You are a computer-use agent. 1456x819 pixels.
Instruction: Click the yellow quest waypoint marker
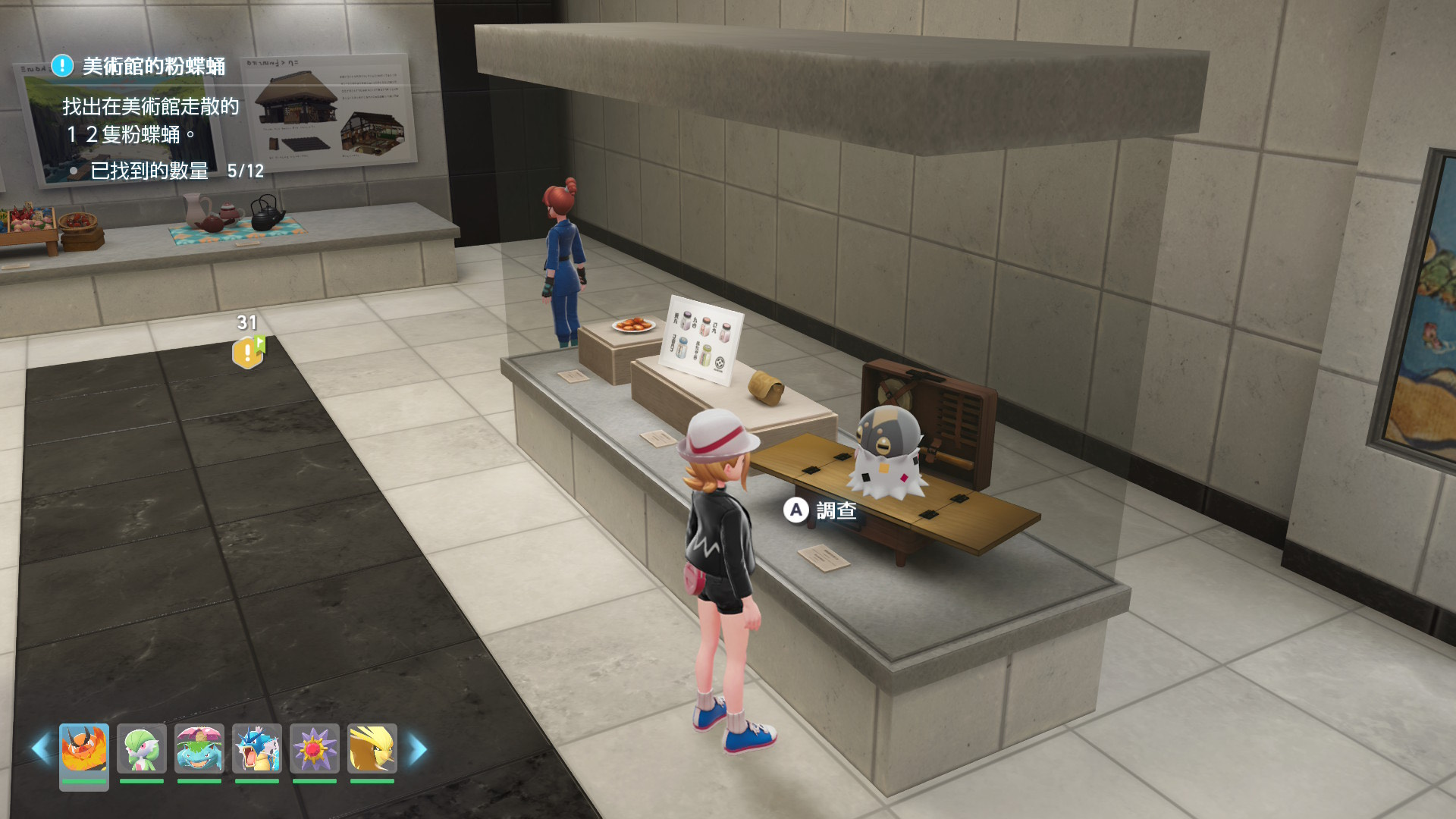click(247, 353)
